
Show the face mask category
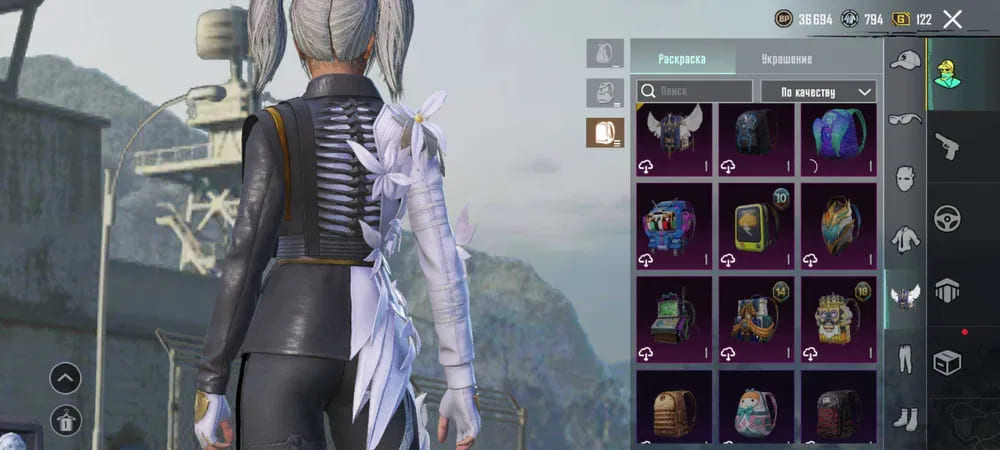coord(905,180)
